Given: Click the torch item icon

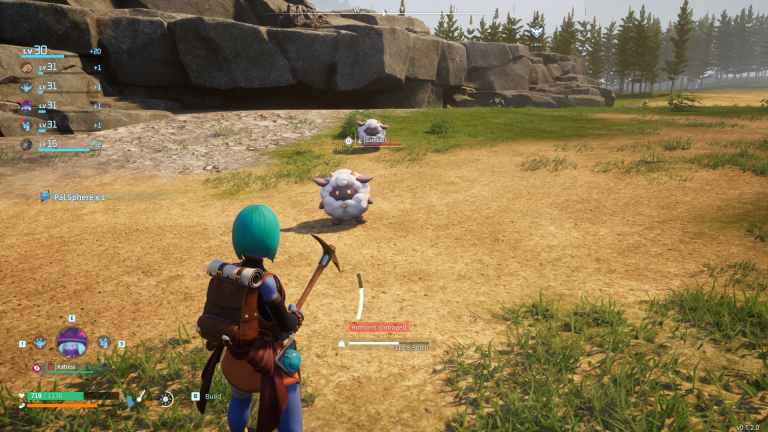Looking at the screenshot, I should coord(142,397).
